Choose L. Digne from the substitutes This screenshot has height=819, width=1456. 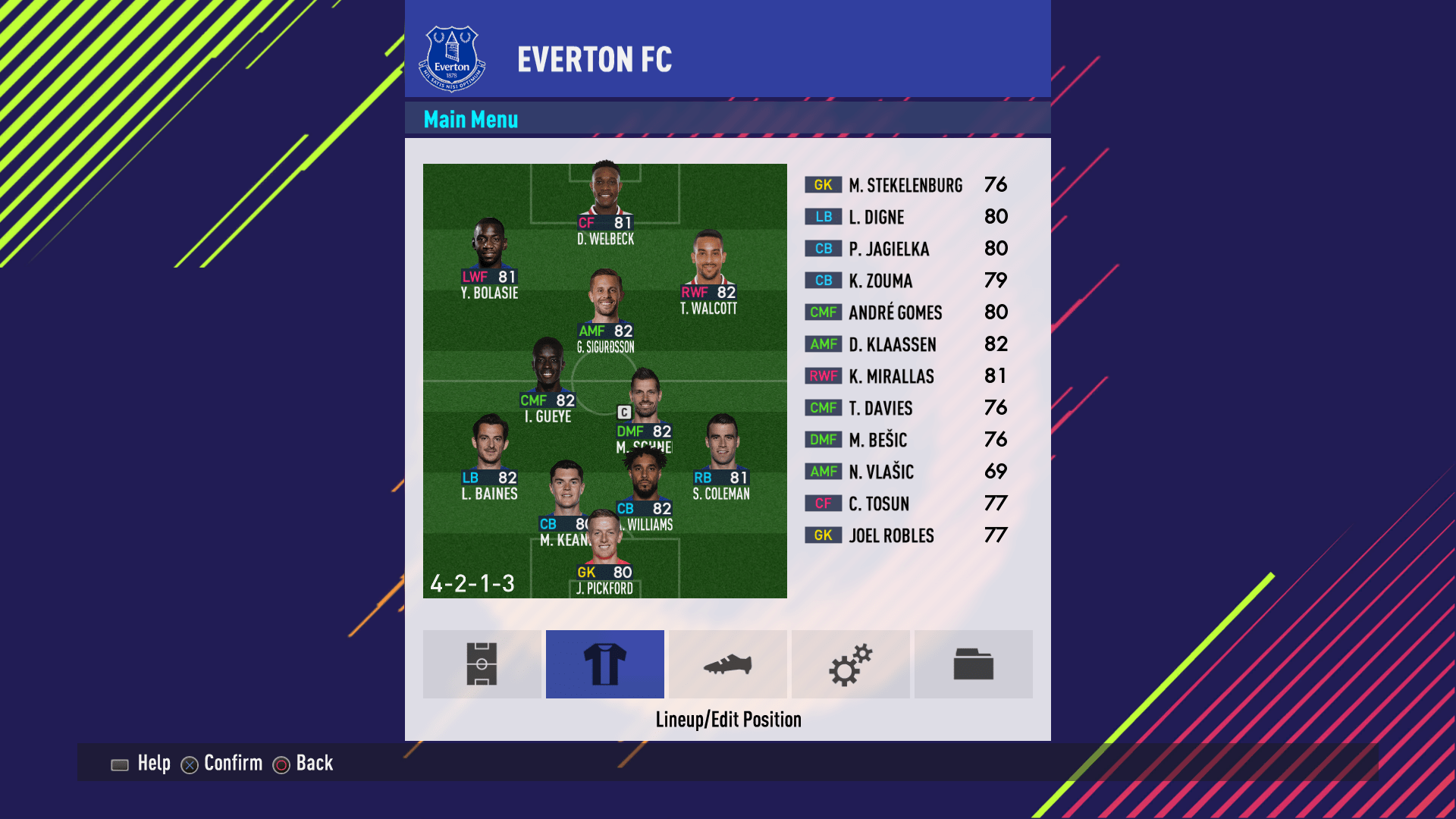[x=906, y=217]
